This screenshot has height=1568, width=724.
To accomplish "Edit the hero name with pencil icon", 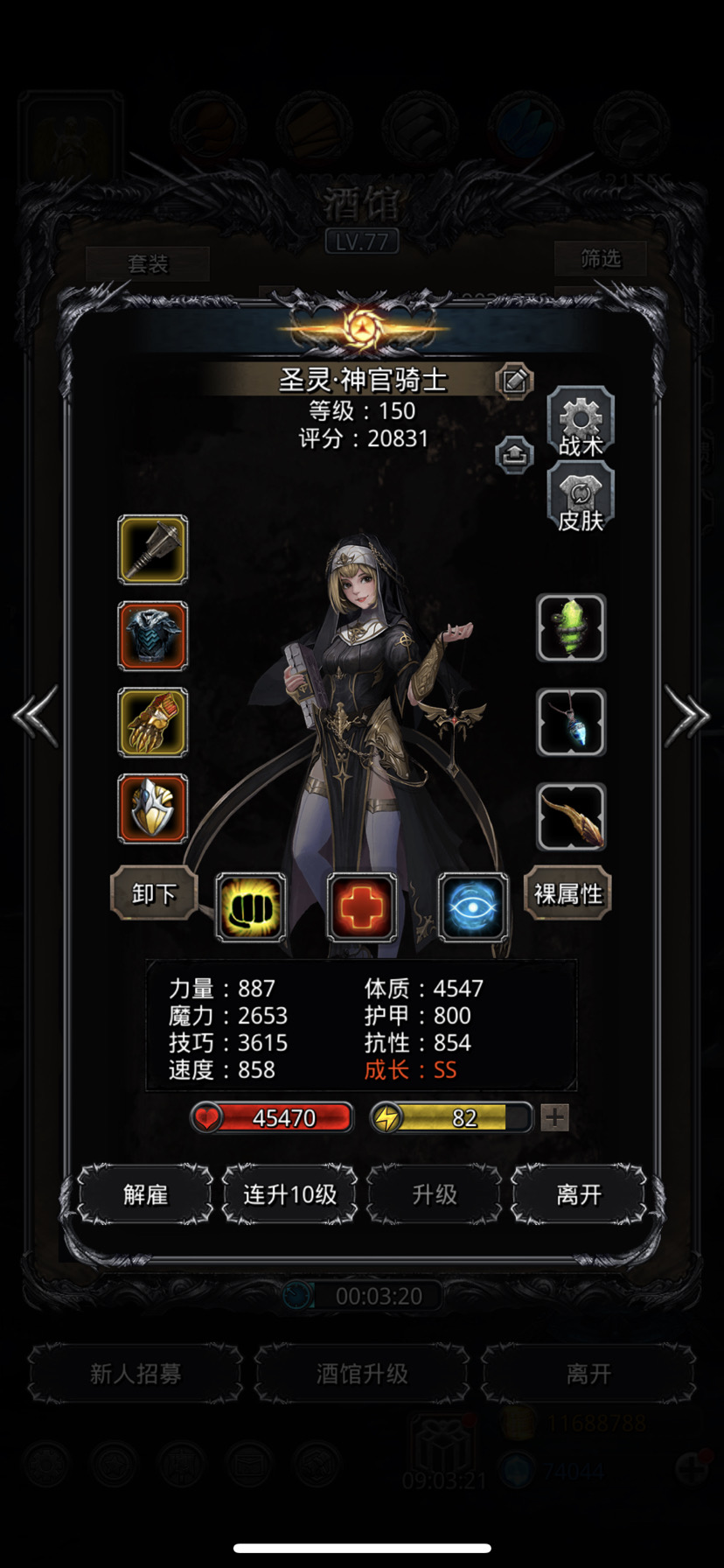I will [514, 381].
